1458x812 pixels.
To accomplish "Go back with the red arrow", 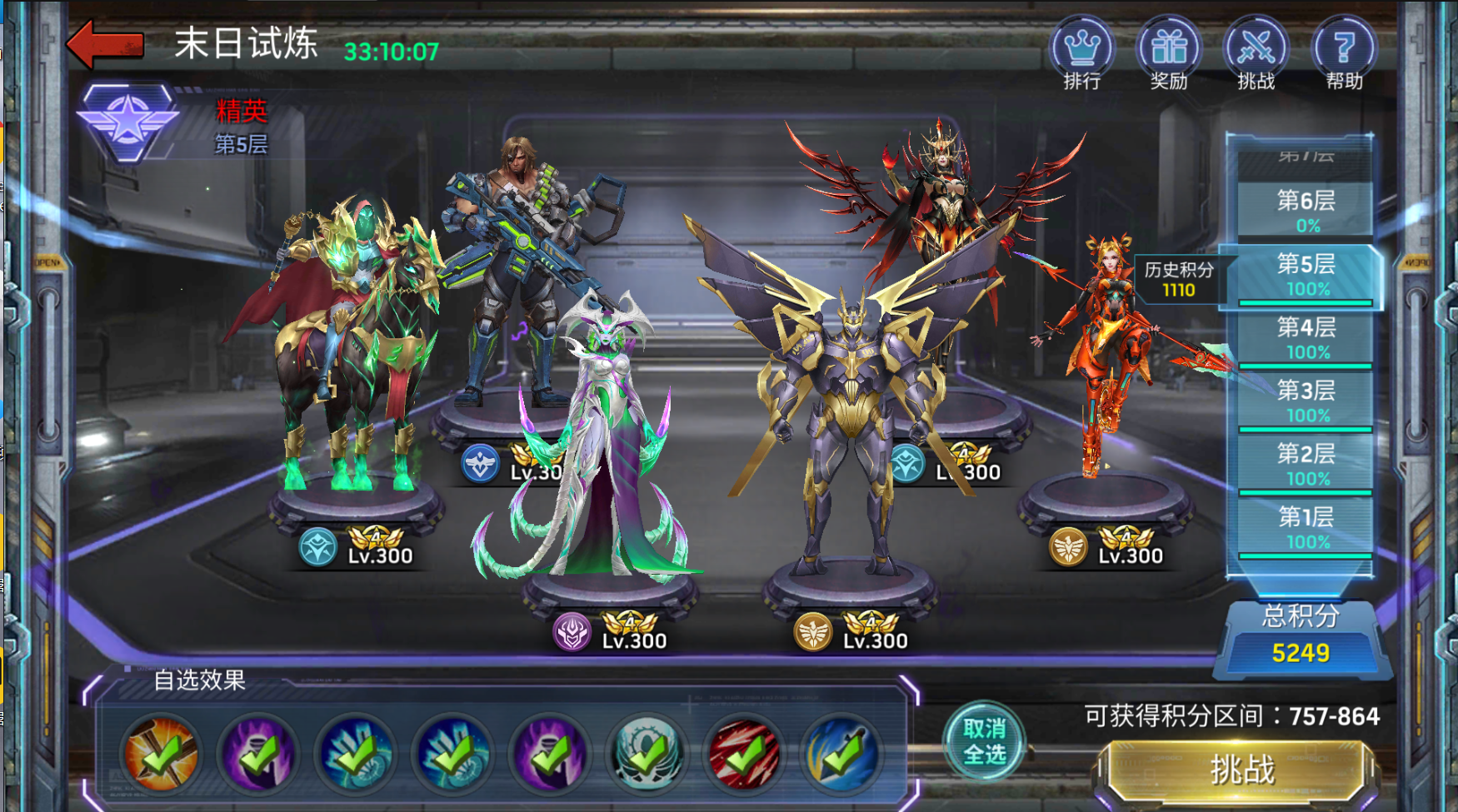I will 105,43.
